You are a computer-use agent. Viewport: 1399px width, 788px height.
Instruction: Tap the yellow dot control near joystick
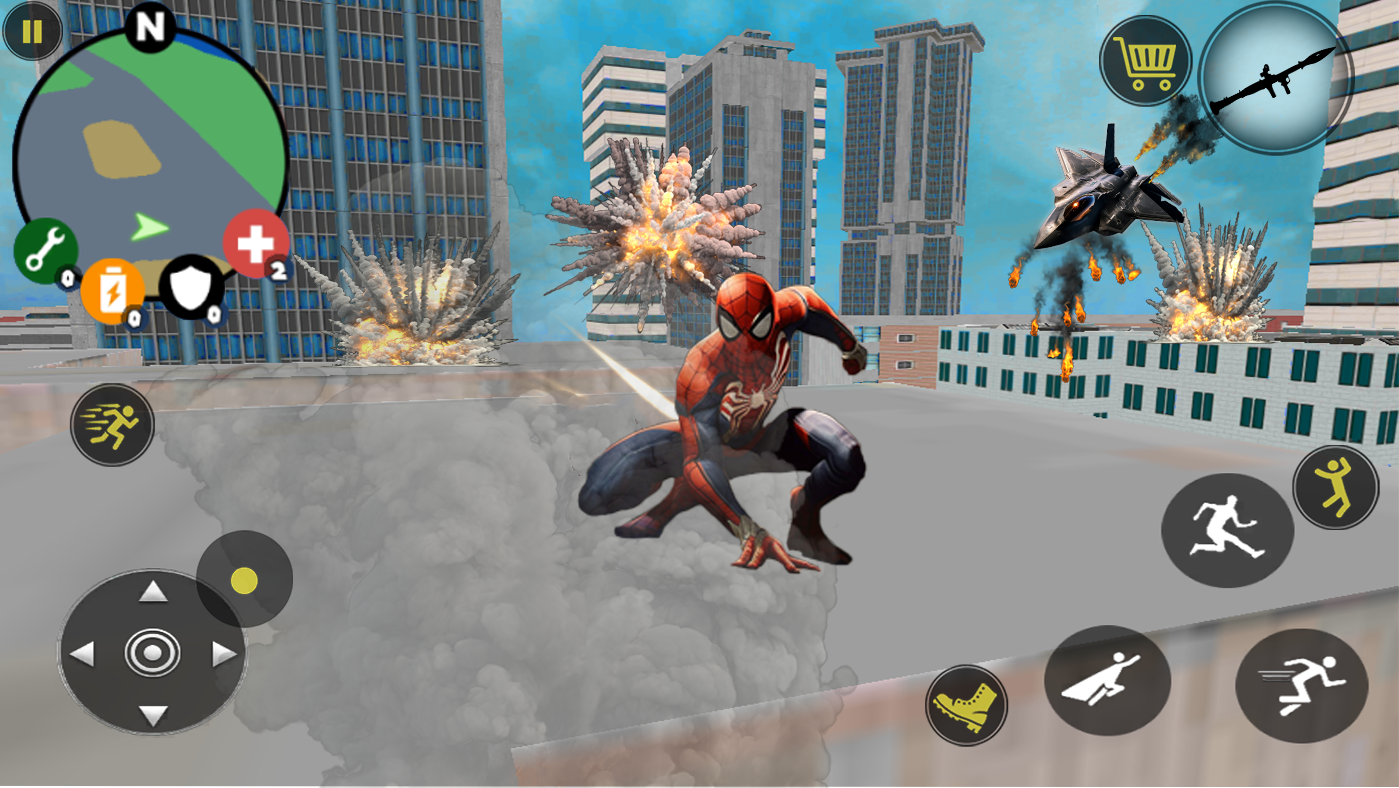[x=245, y=578]
